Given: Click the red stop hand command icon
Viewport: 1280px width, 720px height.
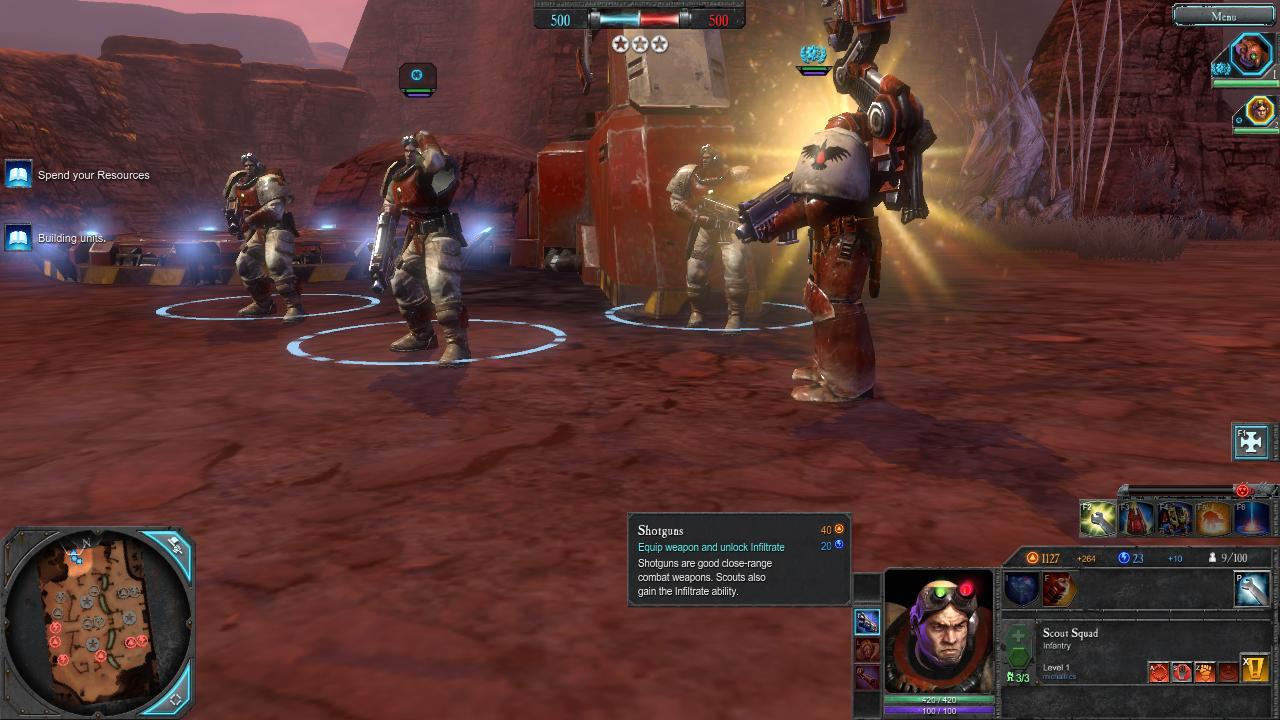Looking at the screenshot, I should (x=1181, y=672).
